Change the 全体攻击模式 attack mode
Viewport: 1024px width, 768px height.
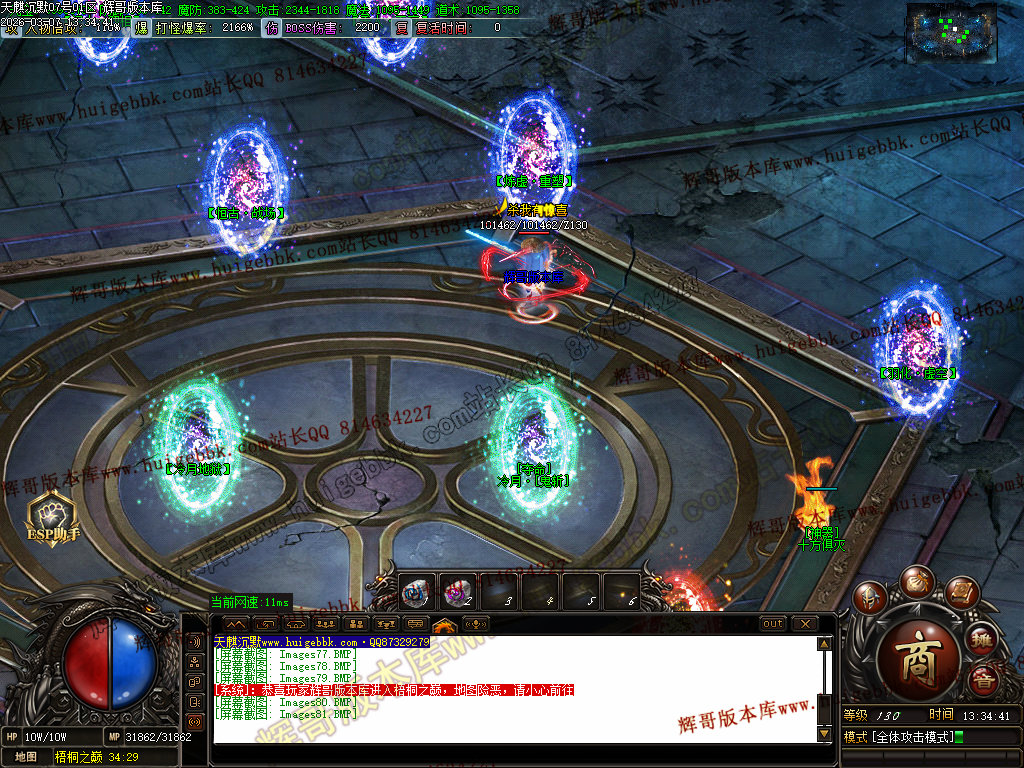tap(900, 738)
